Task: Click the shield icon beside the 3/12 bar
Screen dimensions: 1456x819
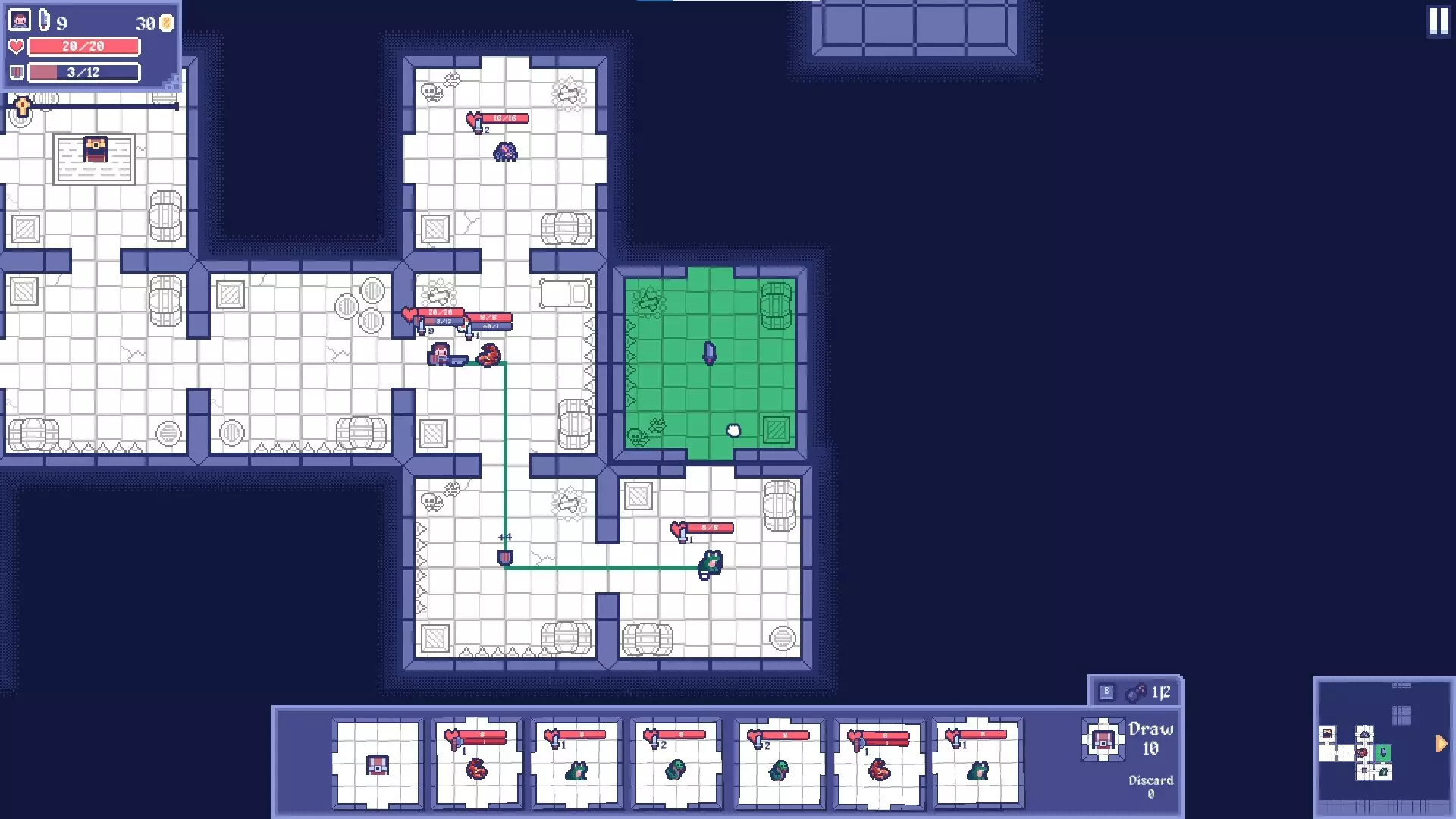Action: (14, 73)
